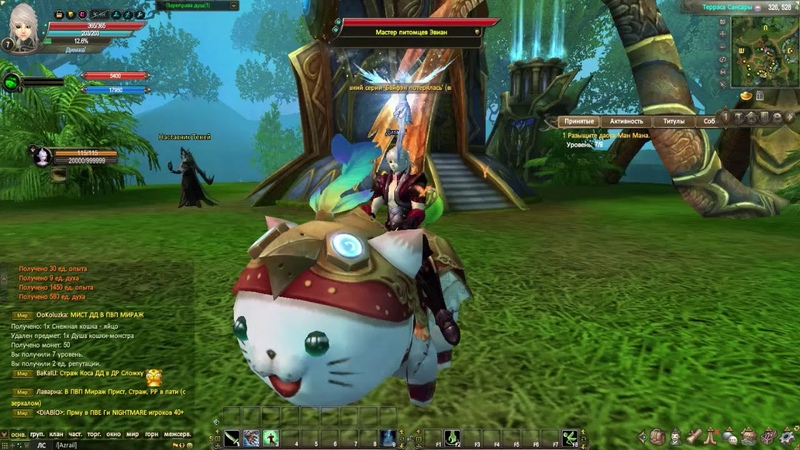This screenshot has width=800, height=450.
Task: Choose the груп. chat channel
Action: (36, 435)
